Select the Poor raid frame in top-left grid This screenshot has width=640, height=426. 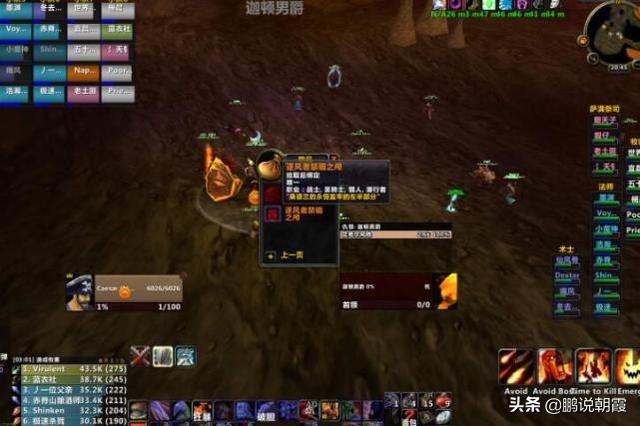pyautogui.click(x=118, y=72)
